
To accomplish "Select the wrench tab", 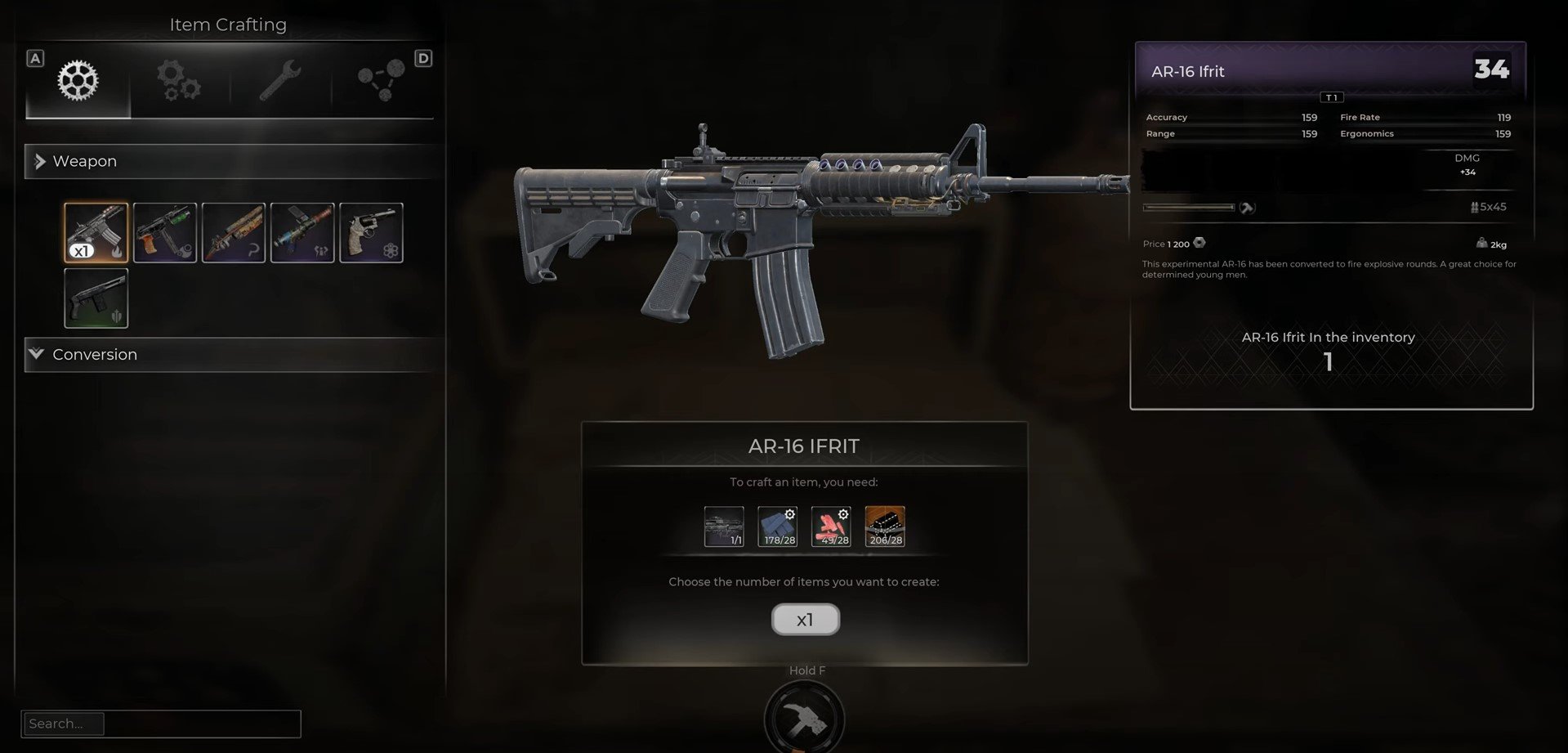I will click(x=280, y=81).
